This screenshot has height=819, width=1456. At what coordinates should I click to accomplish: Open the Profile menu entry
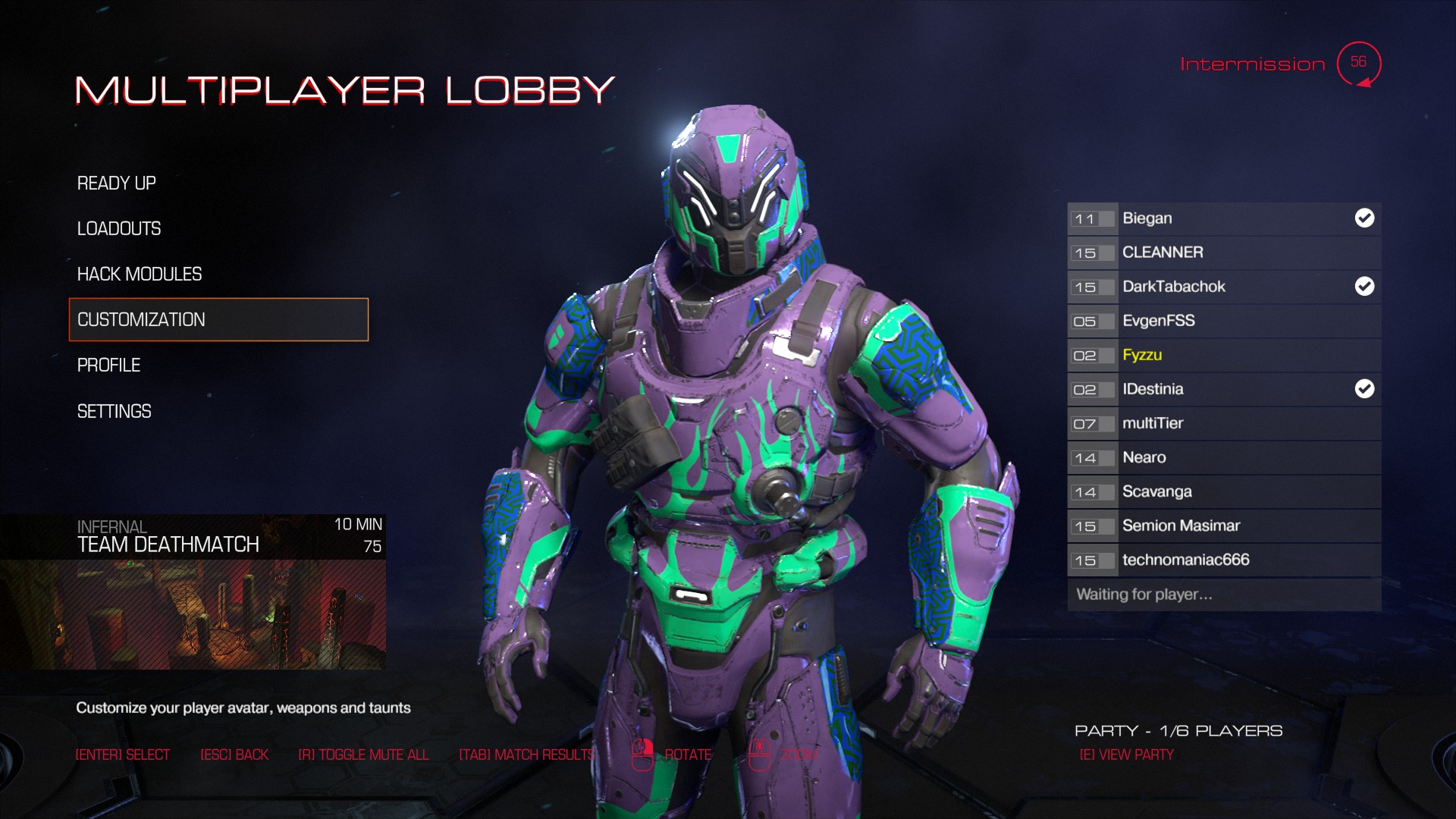109,366
